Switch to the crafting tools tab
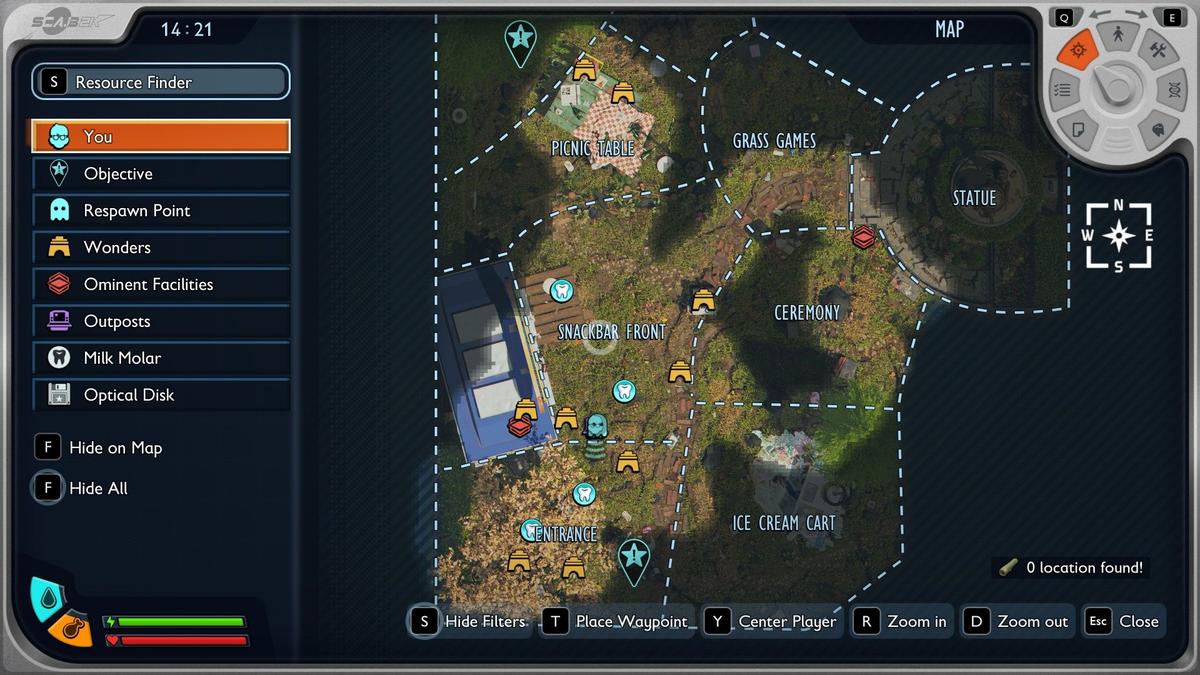 (x=1158, y=50)
